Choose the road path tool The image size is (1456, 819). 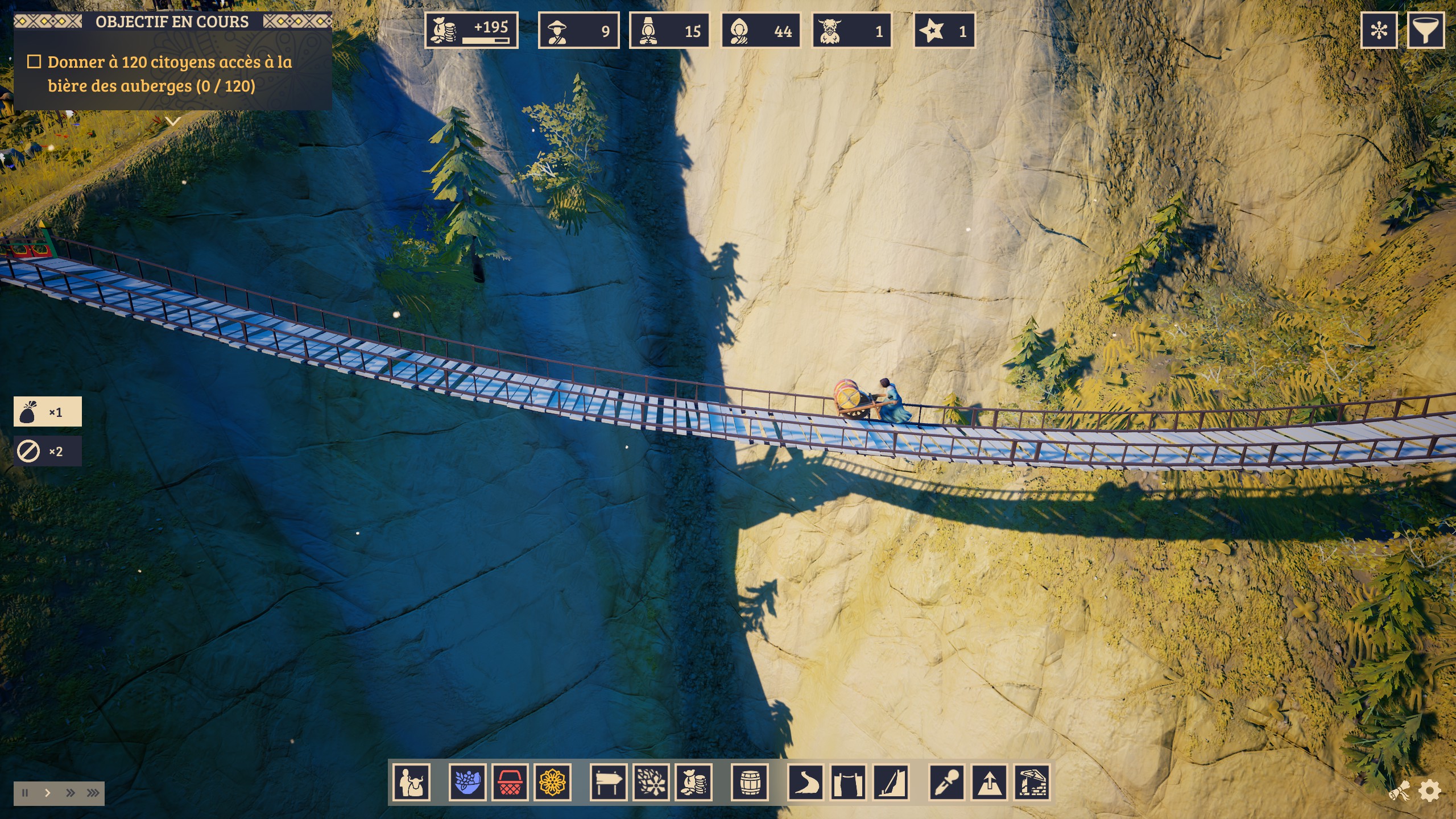[x=805, y=783]
